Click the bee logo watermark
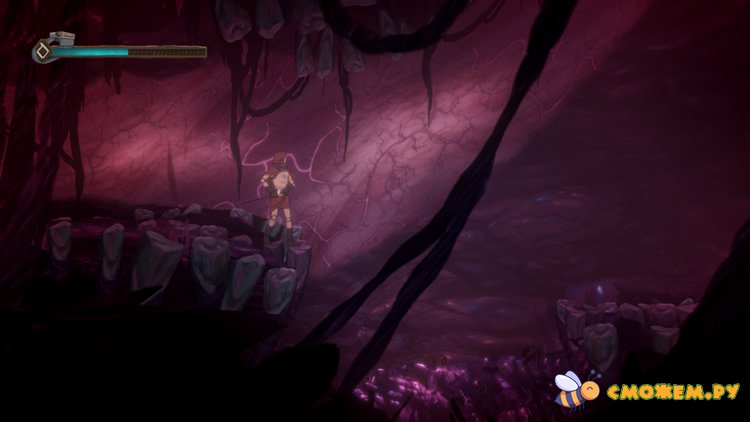The width and height of the screenshot is (750, 422). [x=573, y=389]
